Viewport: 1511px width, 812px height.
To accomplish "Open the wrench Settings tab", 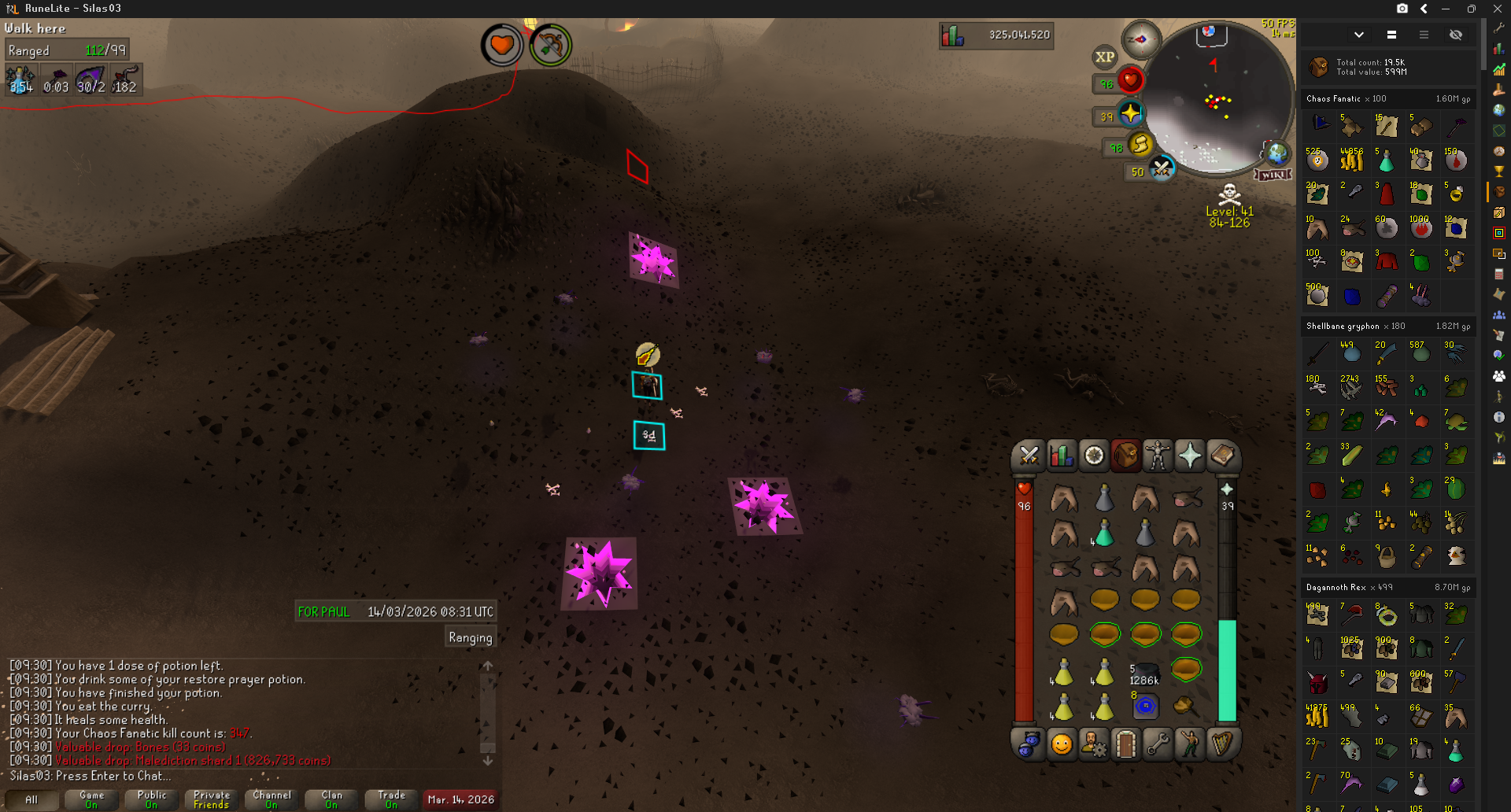I will (x=1158, y=744).
